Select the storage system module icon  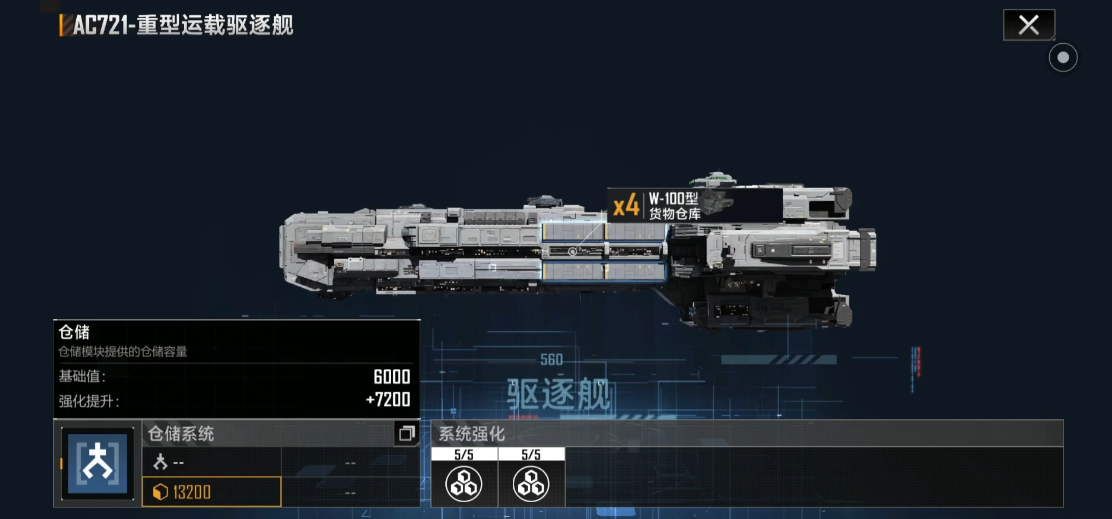(x=98, y=463)
